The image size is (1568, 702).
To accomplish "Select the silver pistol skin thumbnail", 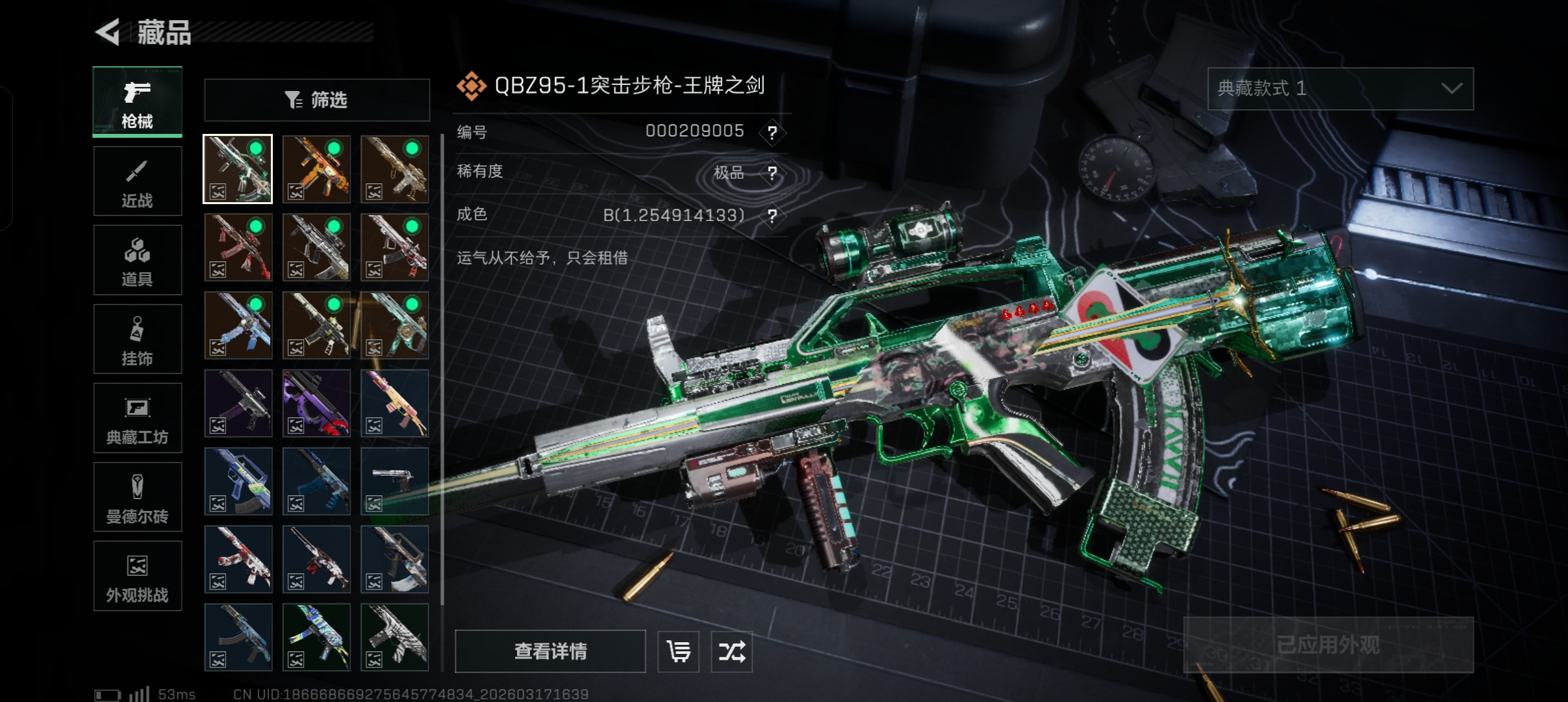I will click(394, 481).
